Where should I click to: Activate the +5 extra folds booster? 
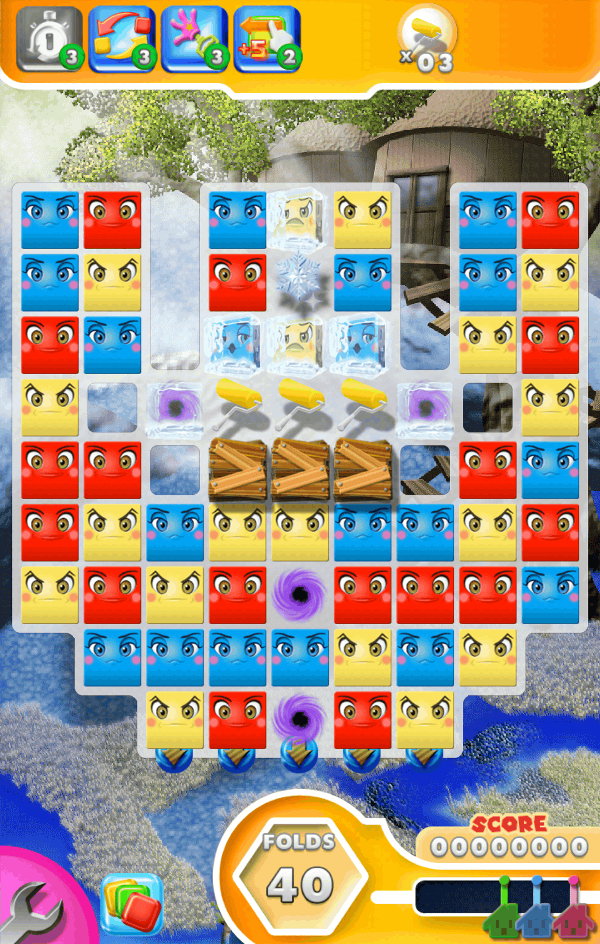(266, 39)
